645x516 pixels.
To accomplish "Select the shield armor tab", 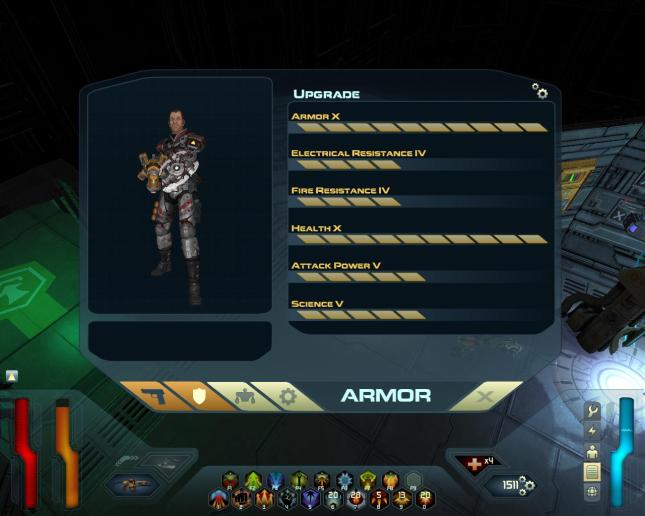I will pos(198,396).
